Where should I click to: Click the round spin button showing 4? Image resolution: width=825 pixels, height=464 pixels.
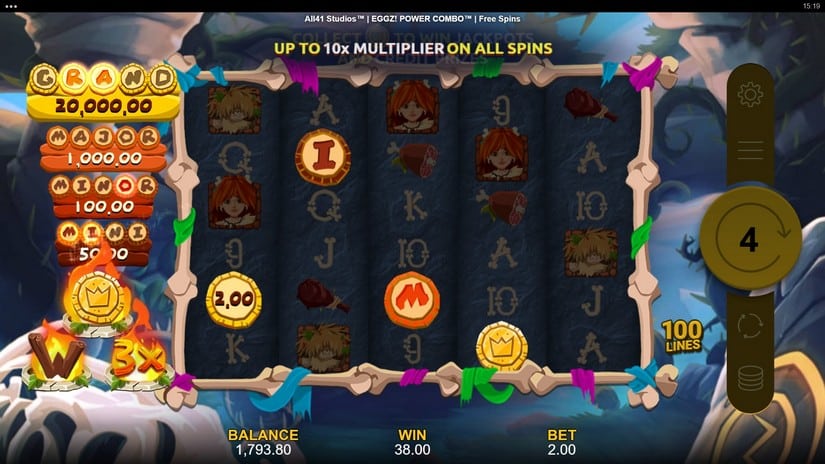[x=749, y=238]
